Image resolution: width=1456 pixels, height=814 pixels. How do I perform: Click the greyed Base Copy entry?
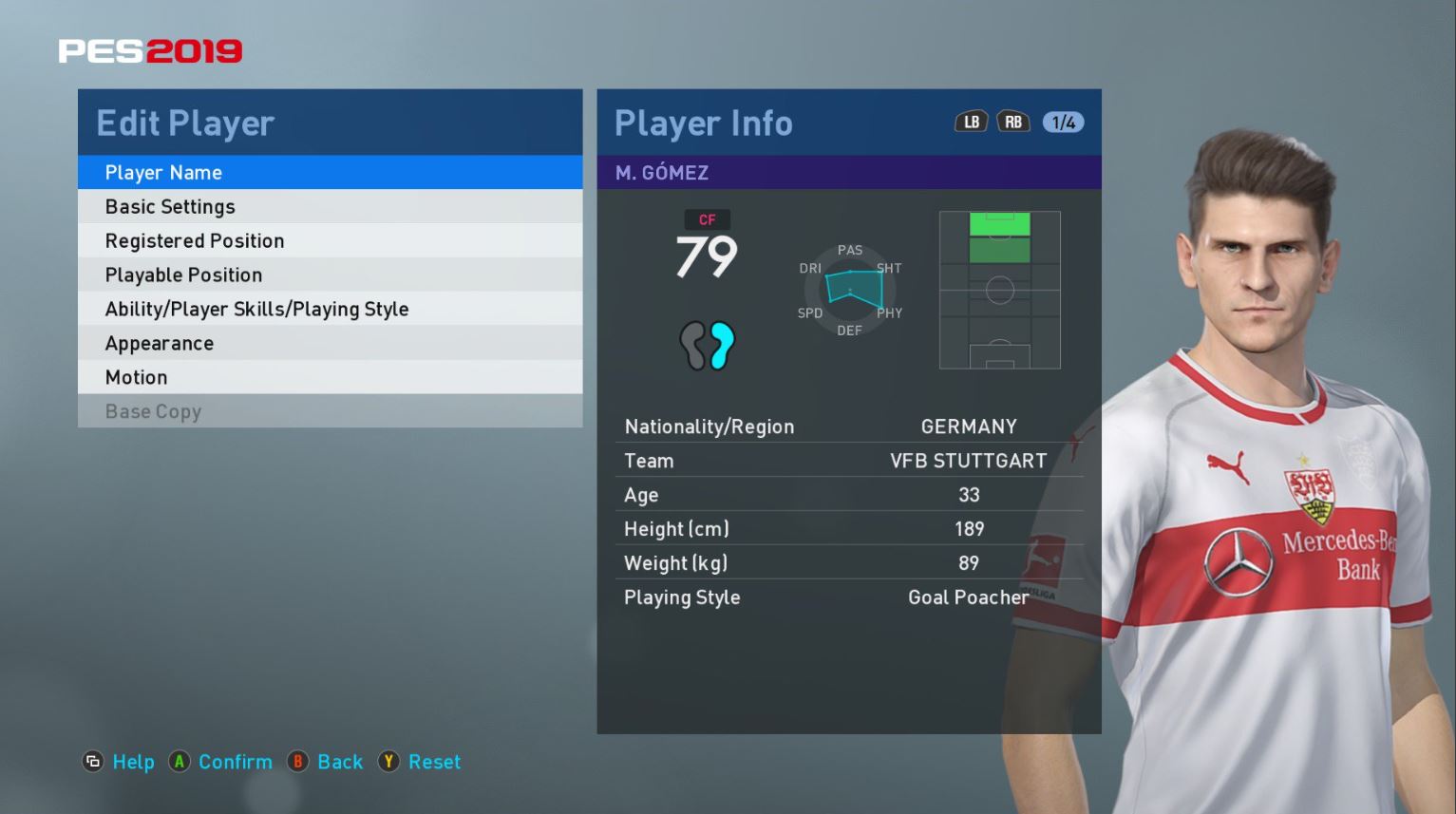coord(330,412)
